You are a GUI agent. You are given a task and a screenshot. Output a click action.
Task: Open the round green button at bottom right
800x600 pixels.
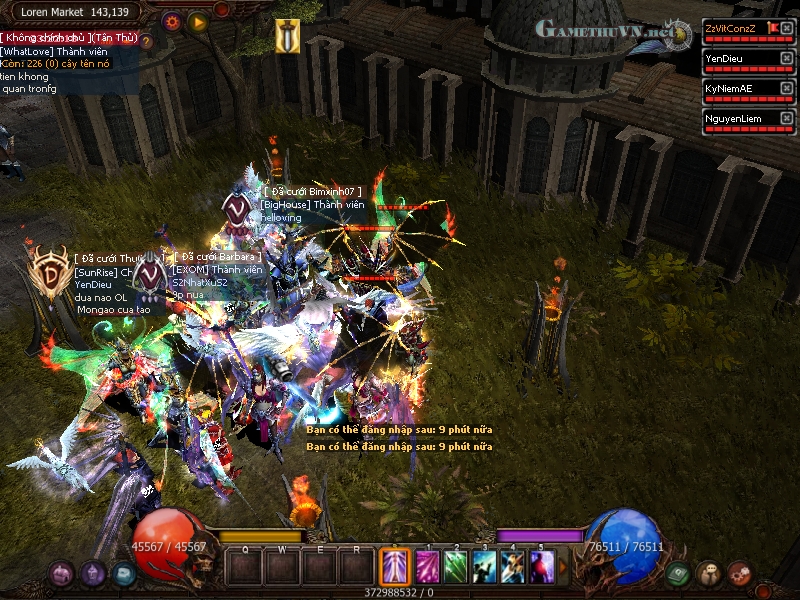[x=678, y=574]
